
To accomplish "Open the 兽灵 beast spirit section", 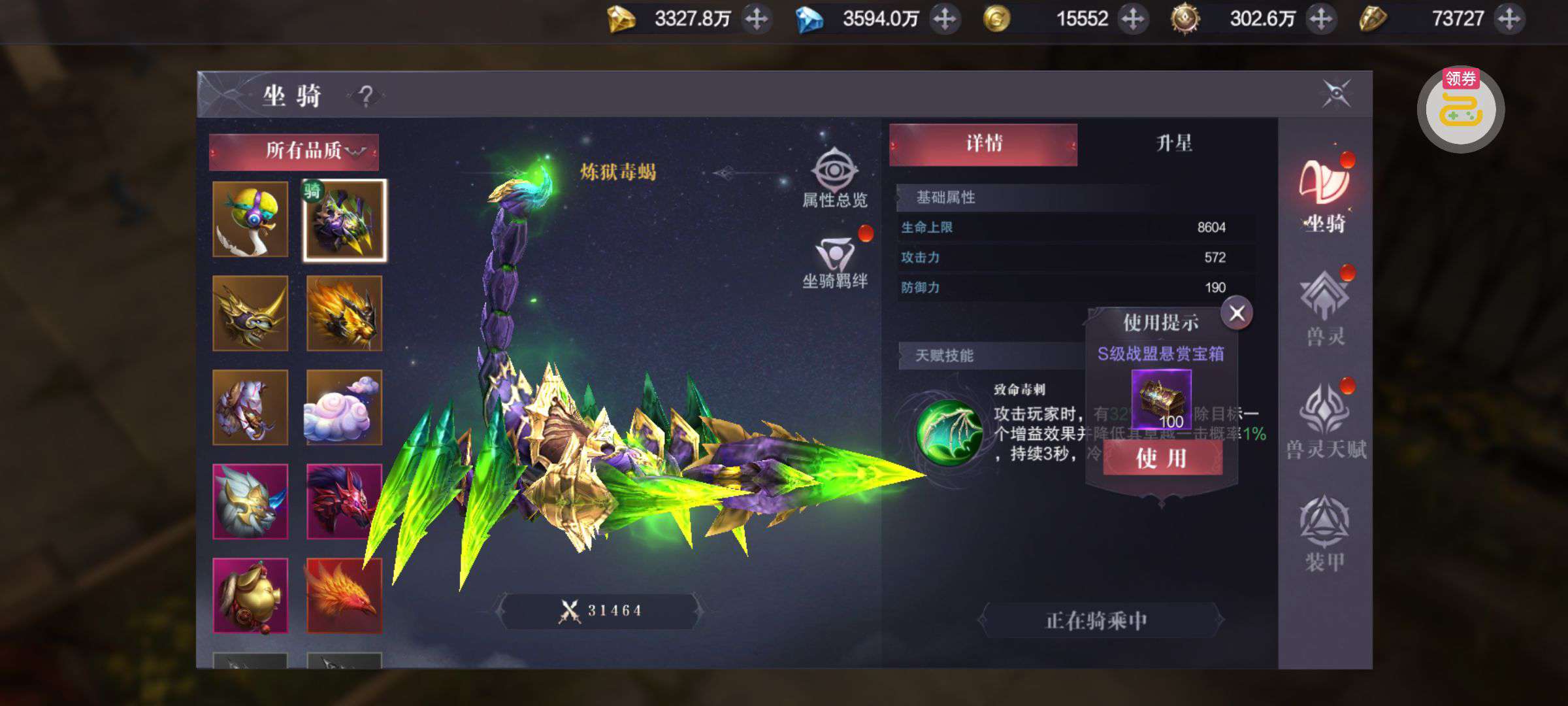I will [x=1324, y=307].
